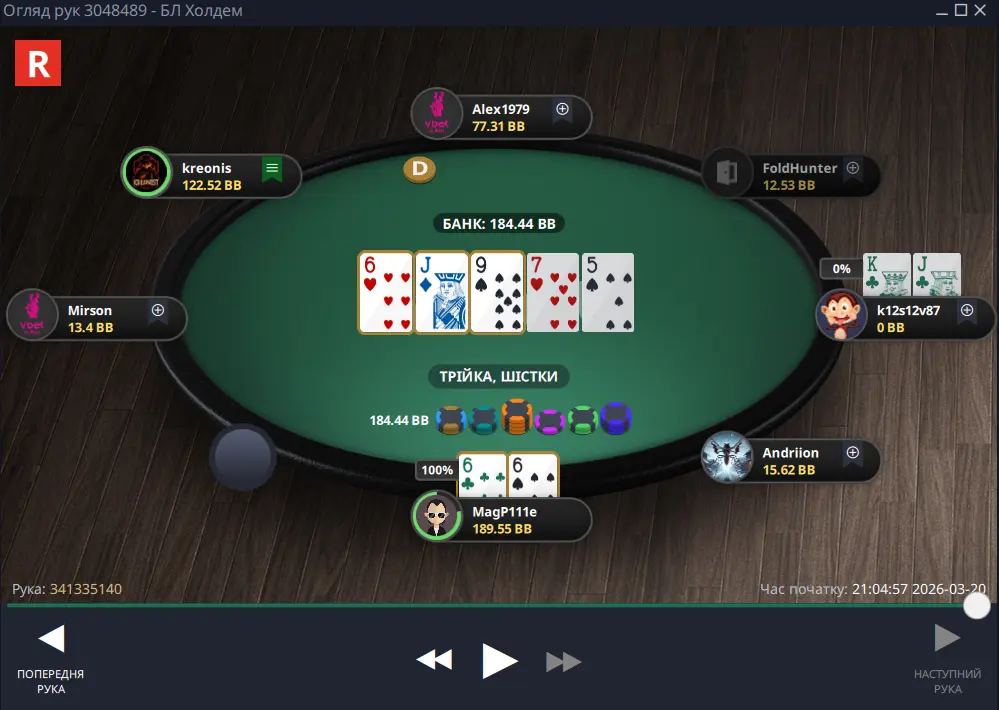Open the green notes icon on kreonis
Screen dimensions: 999x710
point(271,169)
